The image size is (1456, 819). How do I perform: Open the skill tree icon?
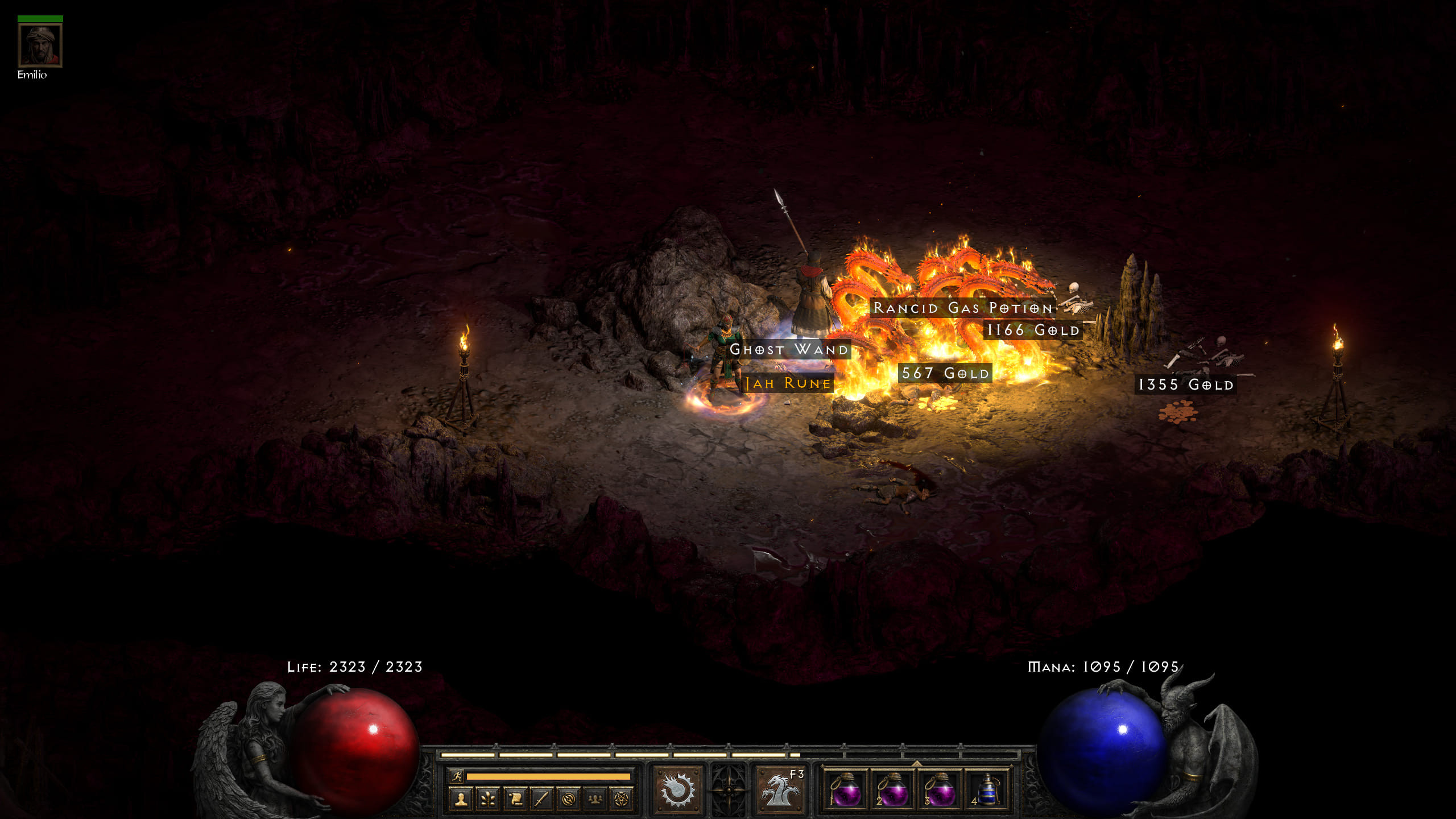(488, 799)
